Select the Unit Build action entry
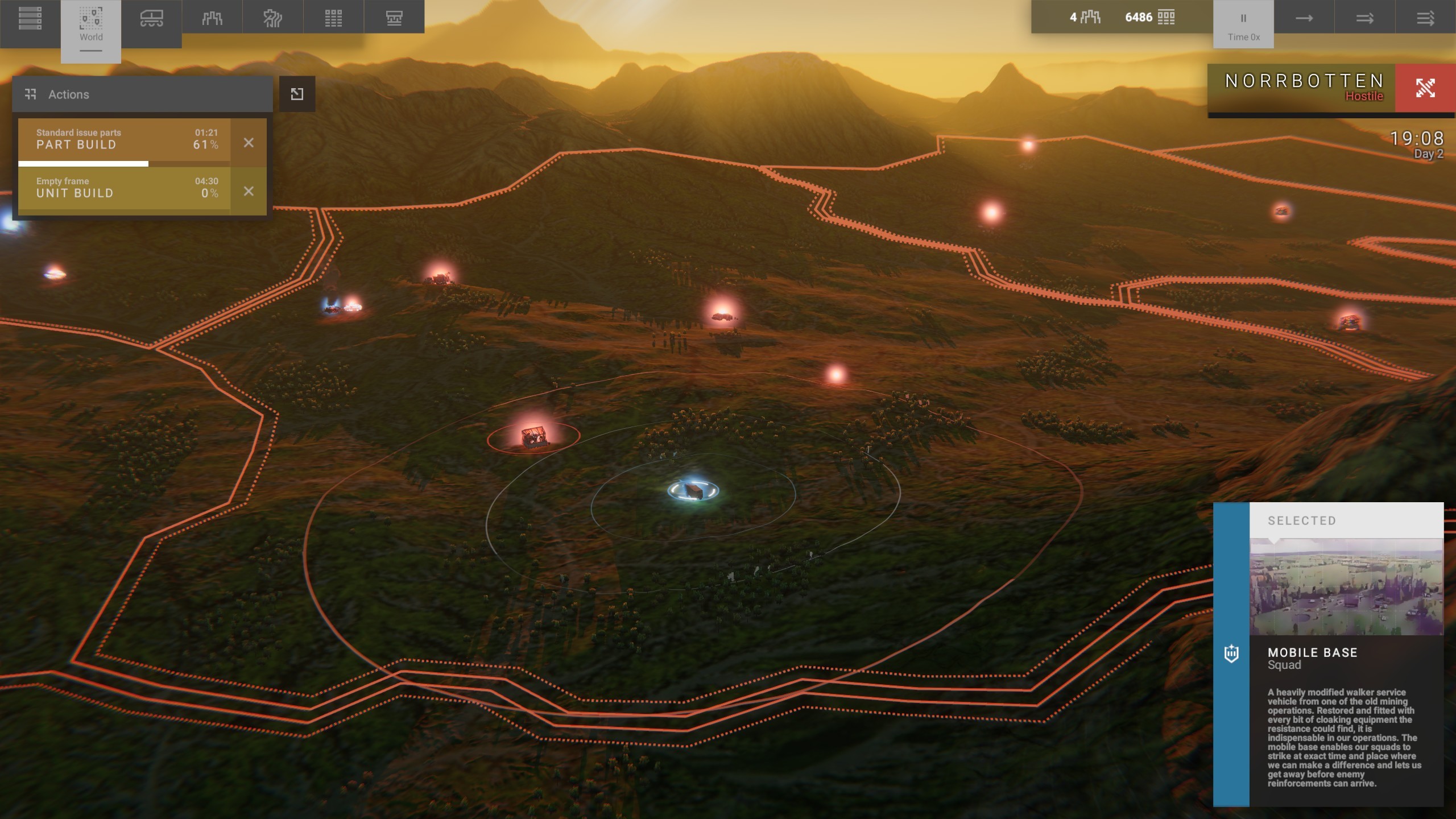 pos(124,188)
